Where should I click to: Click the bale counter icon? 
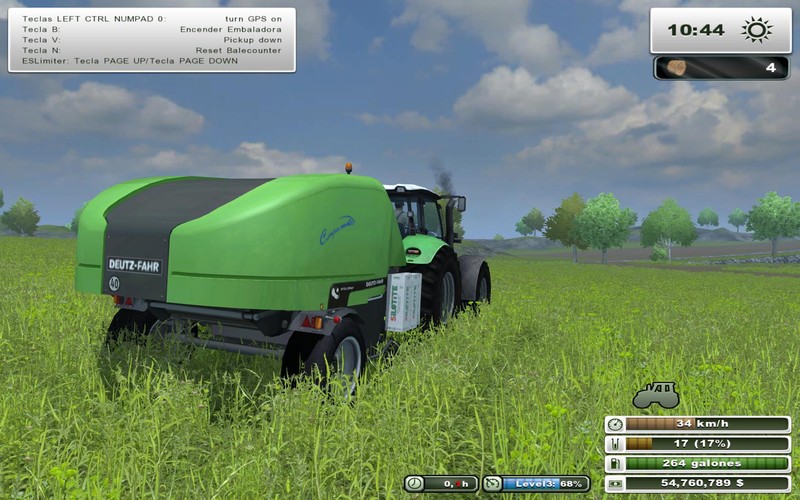pos(678,68)
